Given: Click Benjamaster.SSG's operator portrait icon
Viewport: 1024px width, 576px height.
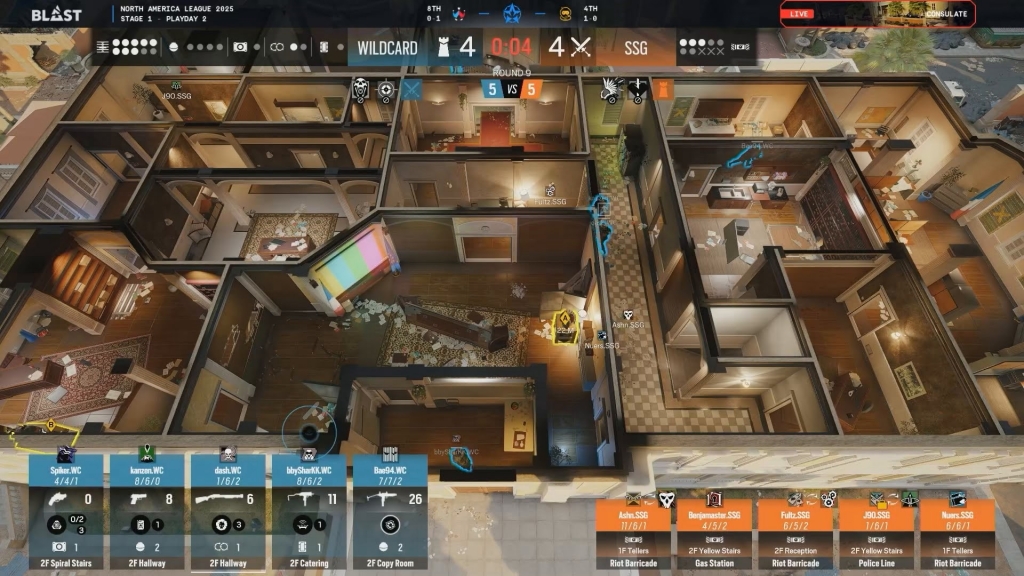Looking at the screenshot, I should (x=714, y=498).
